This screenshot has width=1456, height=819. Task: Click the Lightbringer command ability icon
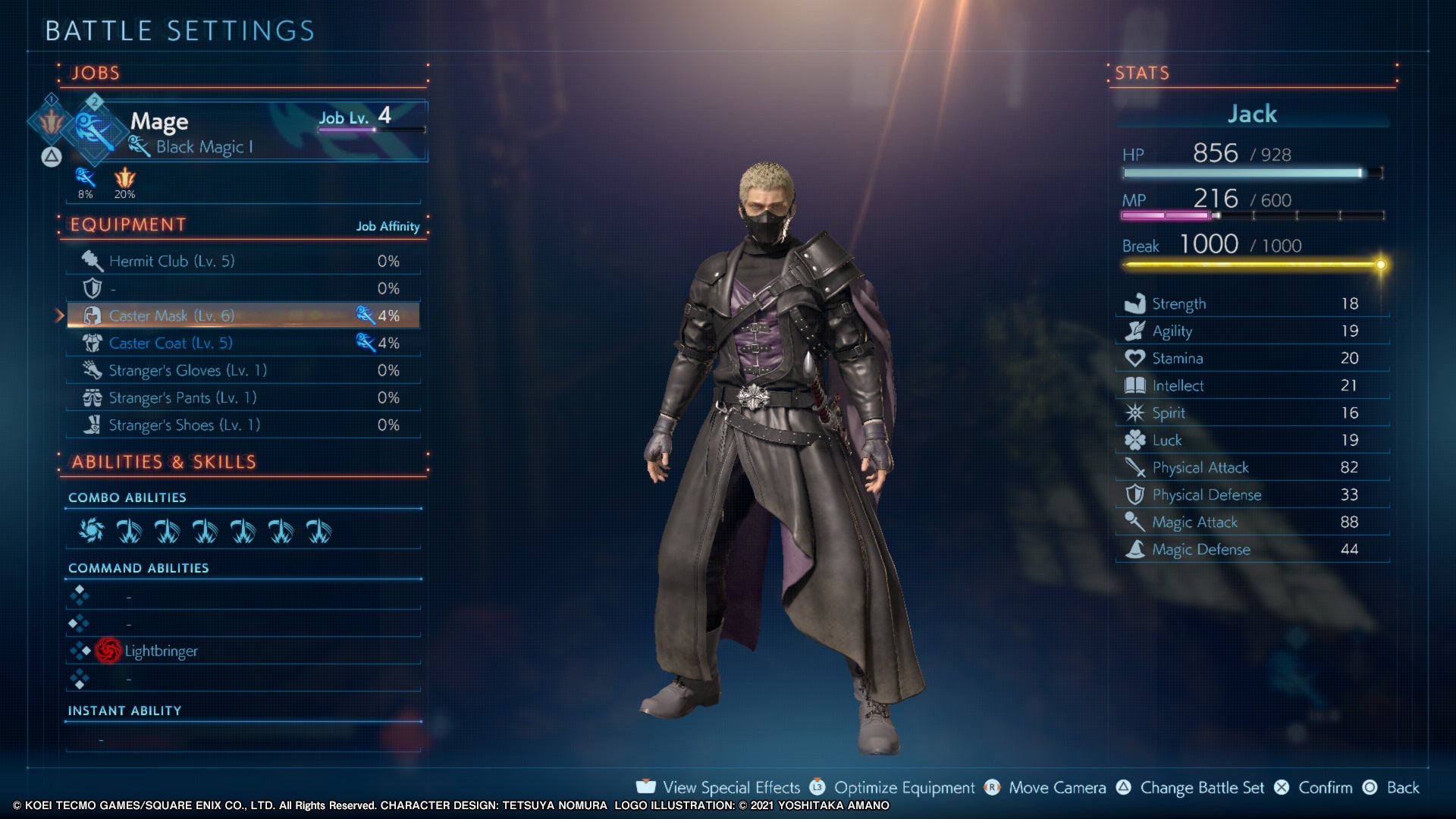[108, 651]
